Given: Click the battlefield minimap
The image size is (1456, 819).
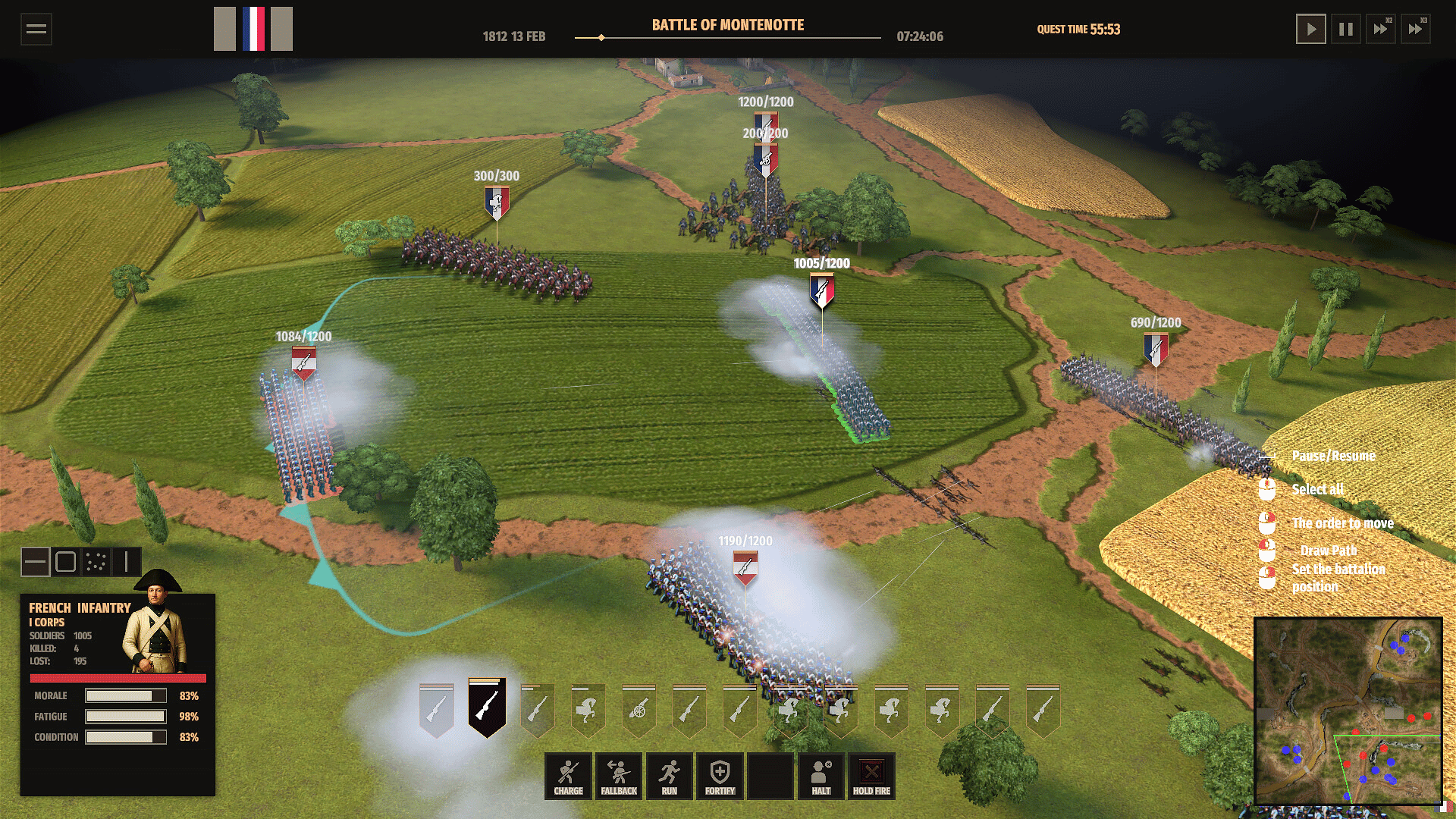Looking at the screenshot, I should coord(1348,711).
